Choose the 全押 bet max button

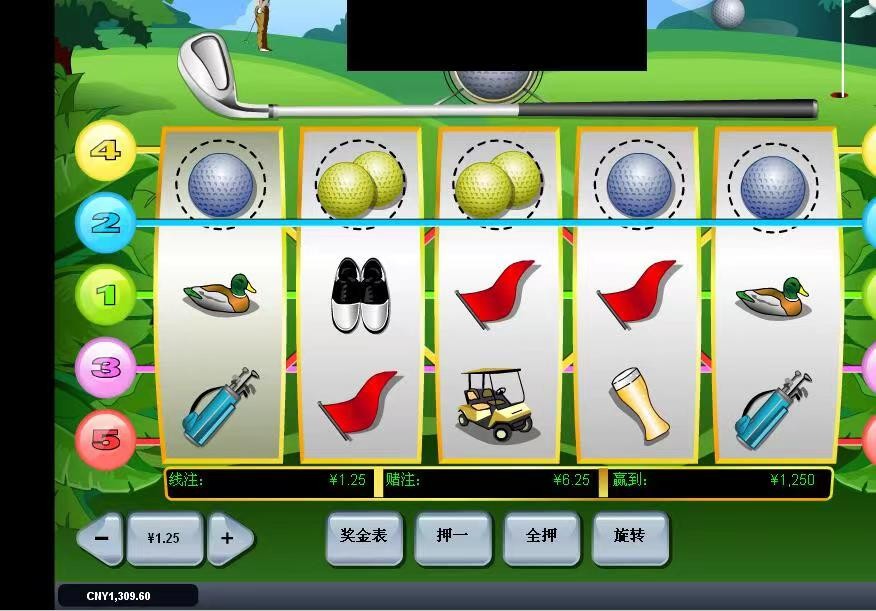click(x=541, y=537)
